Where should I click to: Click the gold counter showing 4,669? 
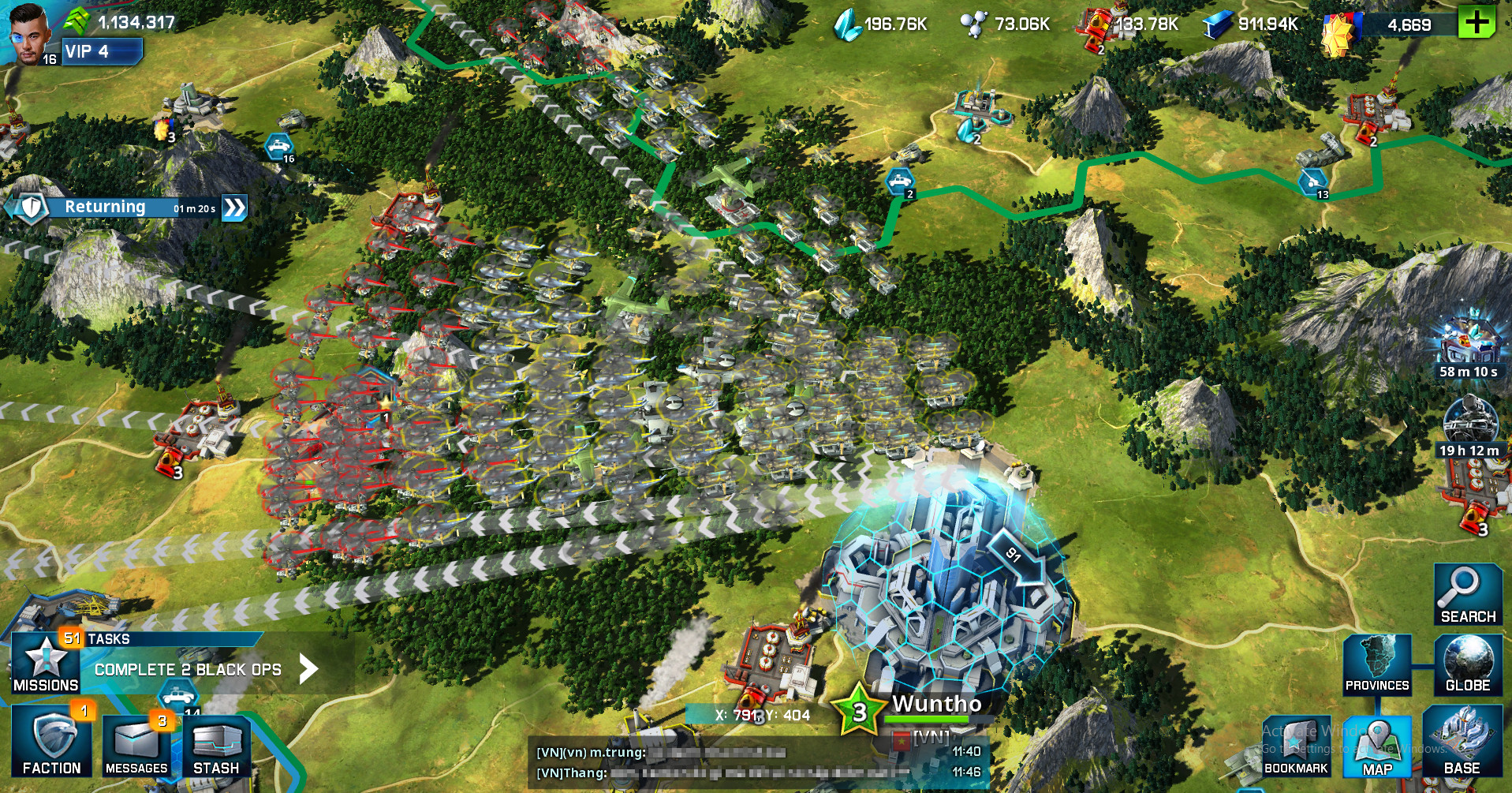point(1411,24)
